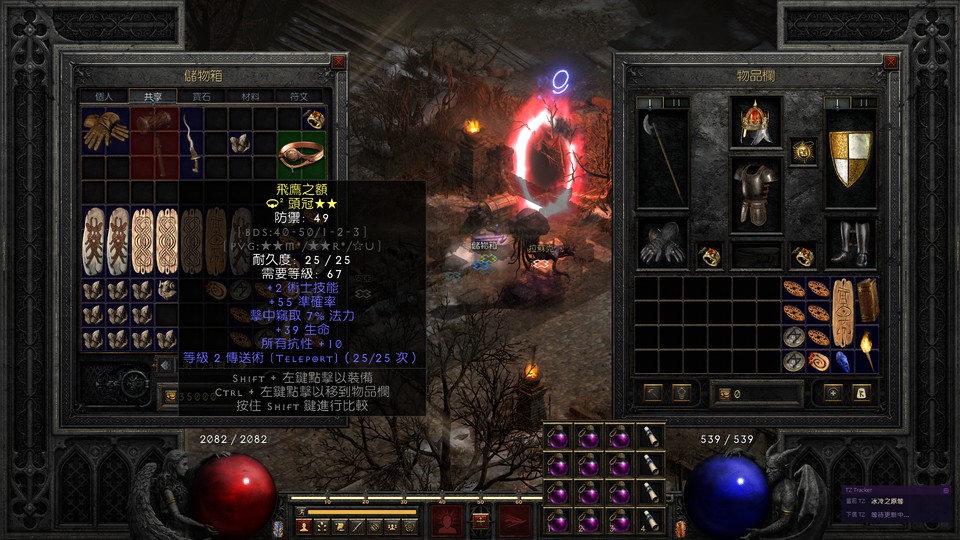The width and height of the screenshot is (960, 540).
Task: Pick up the gloves in the stash
Action: pyautogui.click(x=105, y=130)
